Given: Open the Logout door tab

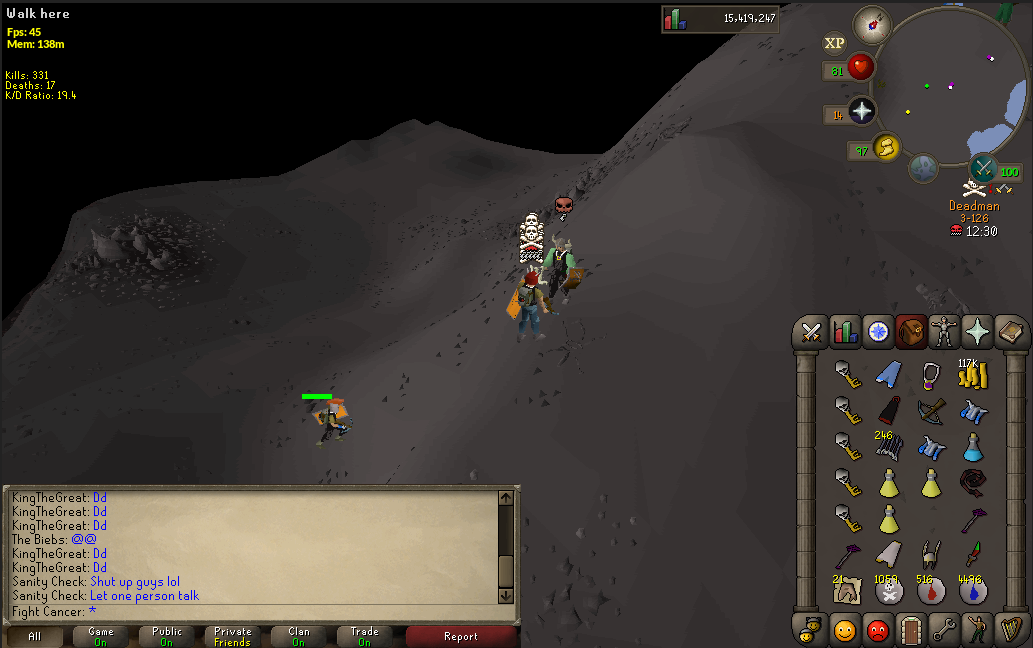Looking at the screenshot, I should 911,630.
